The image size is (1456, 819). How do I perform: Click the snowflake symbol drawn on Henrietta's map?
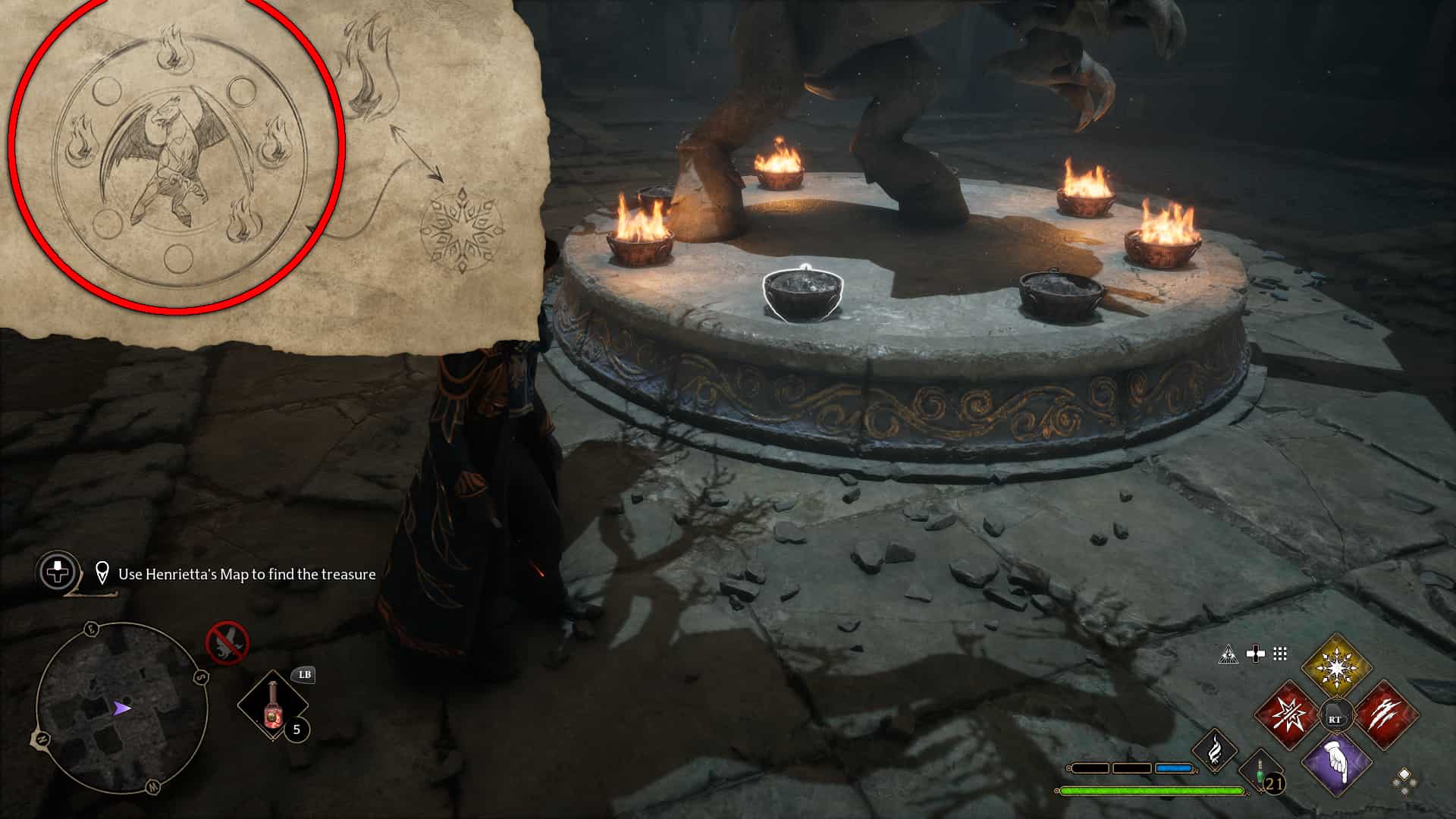pyautogui.click(x=462, y=229)
